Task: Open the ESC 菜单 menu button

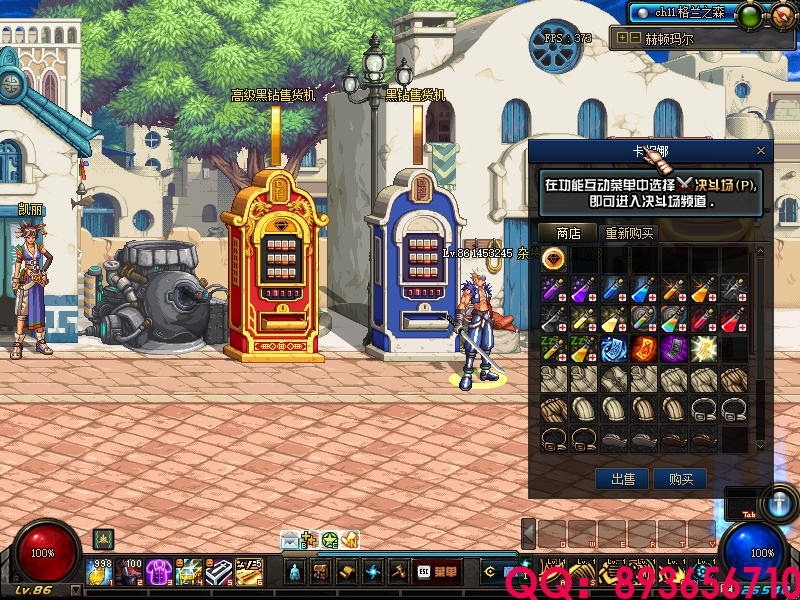Action: coord(437,571)
